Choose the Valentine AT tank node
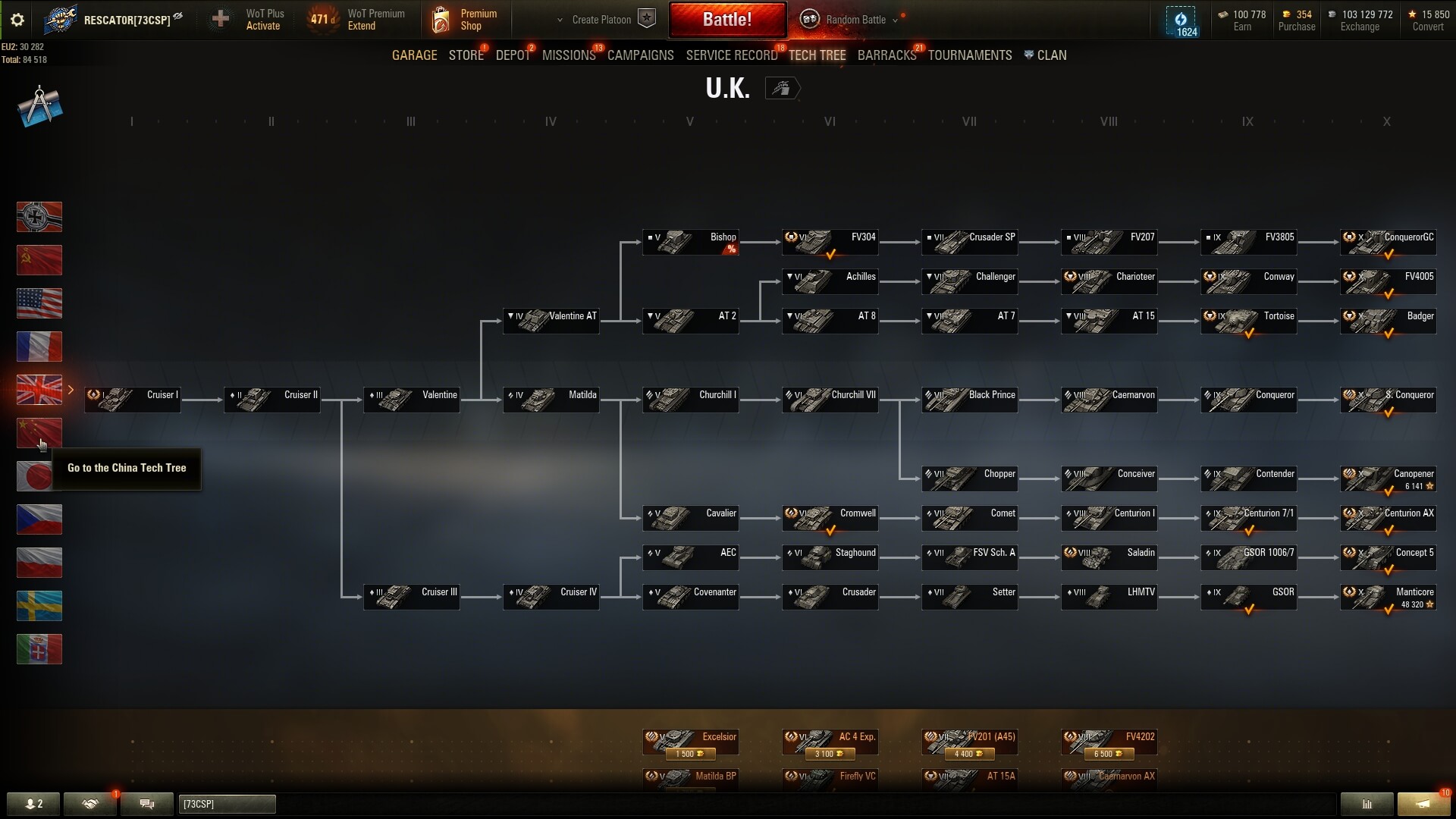The width and height of the screenshot is (1456, 819). (551, 321)
